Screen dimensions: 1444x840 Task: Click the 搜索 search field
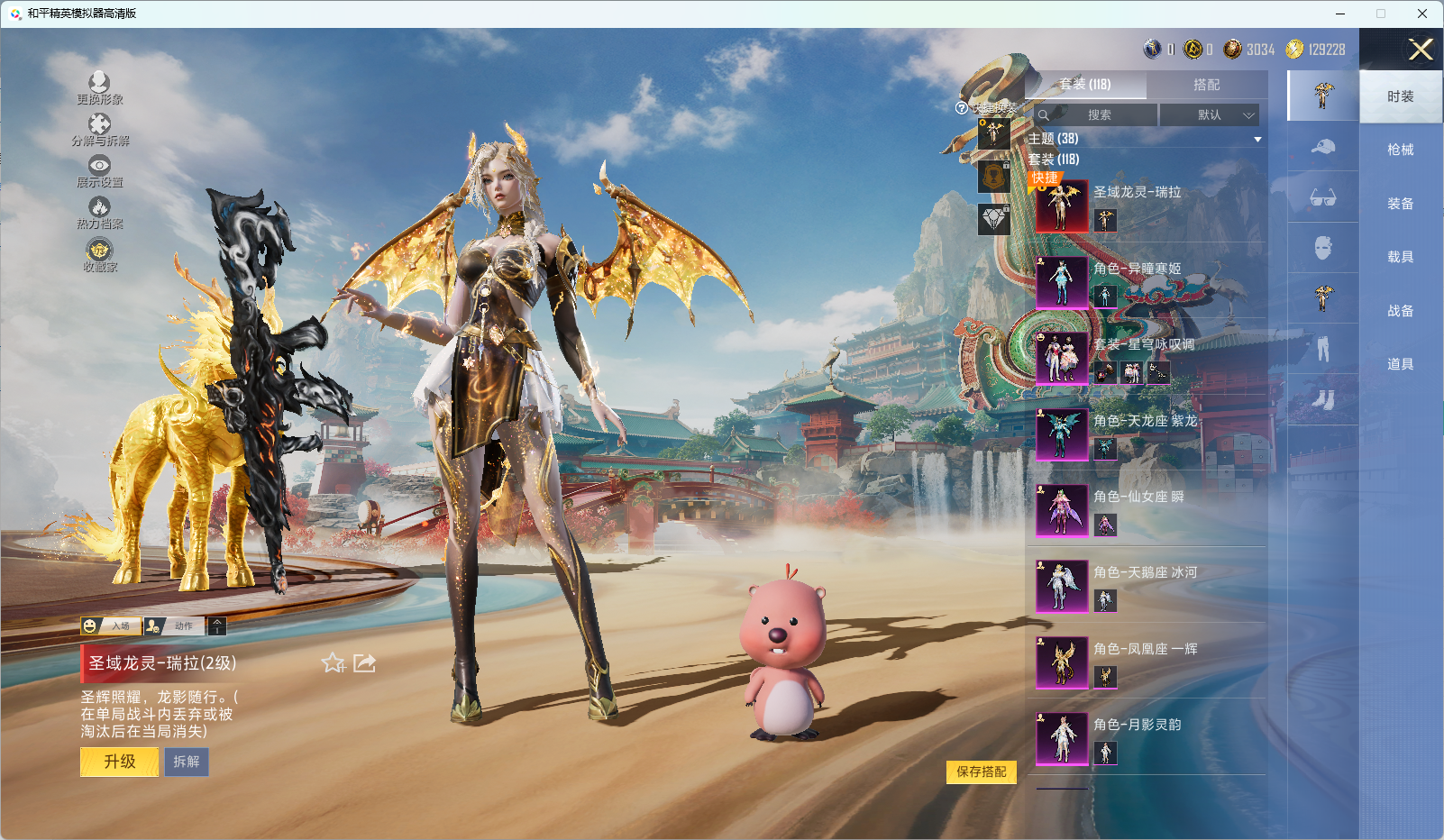[x=1097, y=114]
